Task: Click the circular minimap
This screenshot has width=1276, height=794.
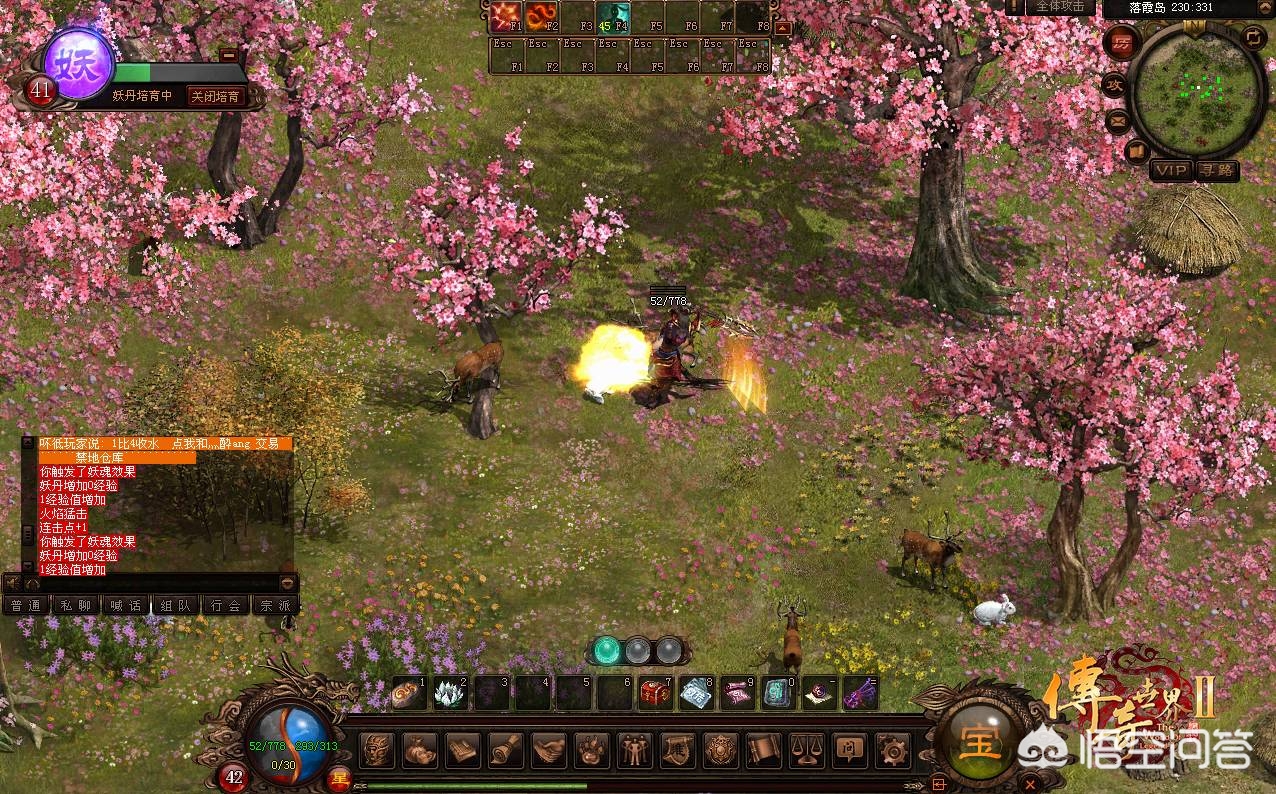Action: 1197,89
